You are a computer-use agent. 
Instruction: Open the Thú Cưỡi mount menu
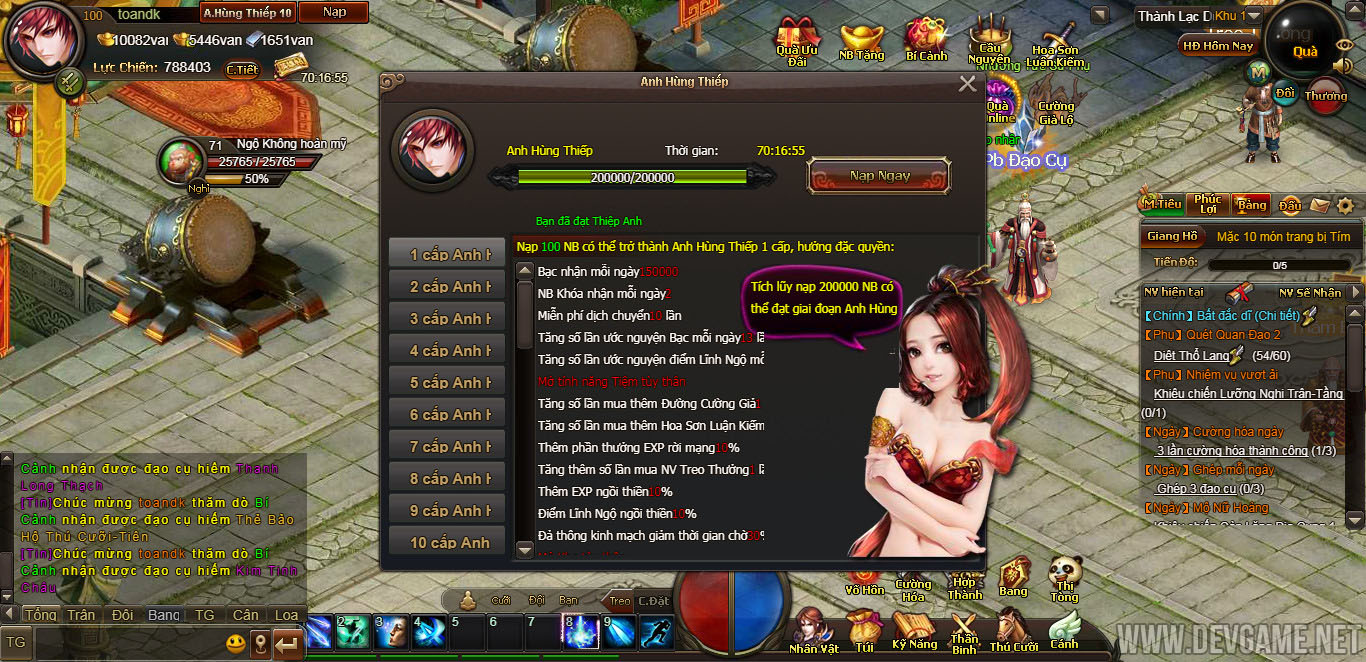click(x=1013, y=630)
